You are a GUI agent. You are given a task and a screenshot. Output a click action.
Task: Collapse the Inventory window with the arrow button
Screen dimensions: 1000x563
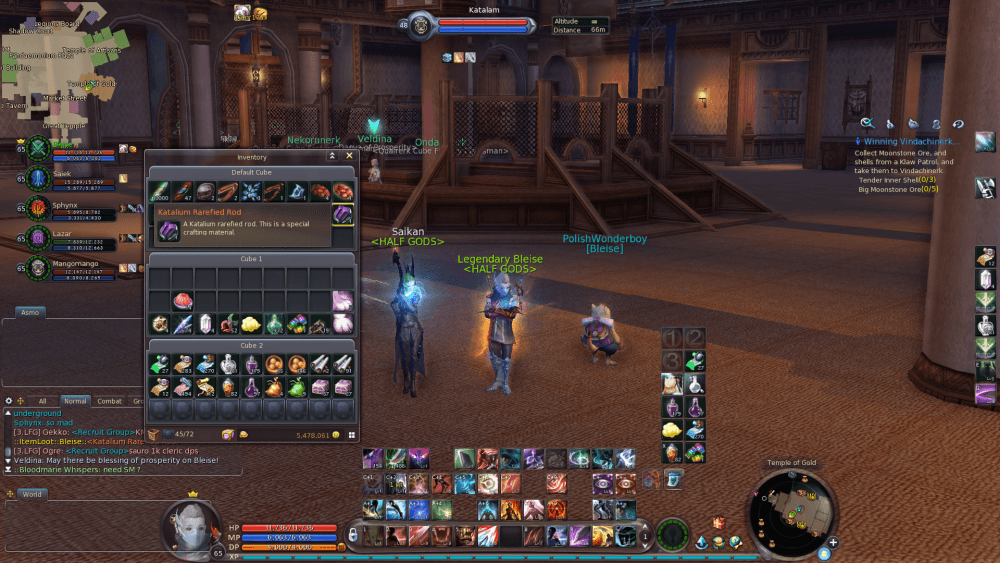(332, 156)
